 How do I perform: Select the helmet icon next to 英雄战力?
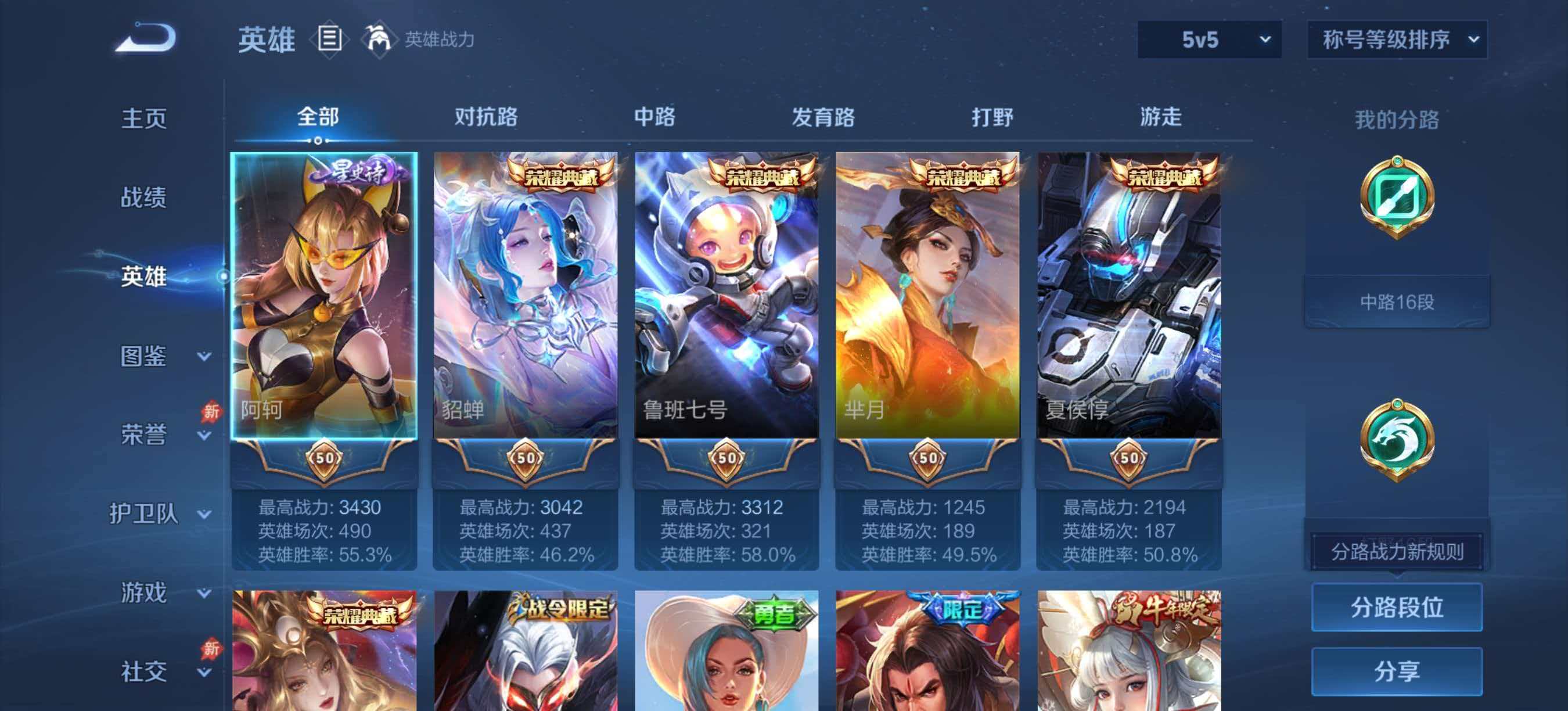point(381,39)
